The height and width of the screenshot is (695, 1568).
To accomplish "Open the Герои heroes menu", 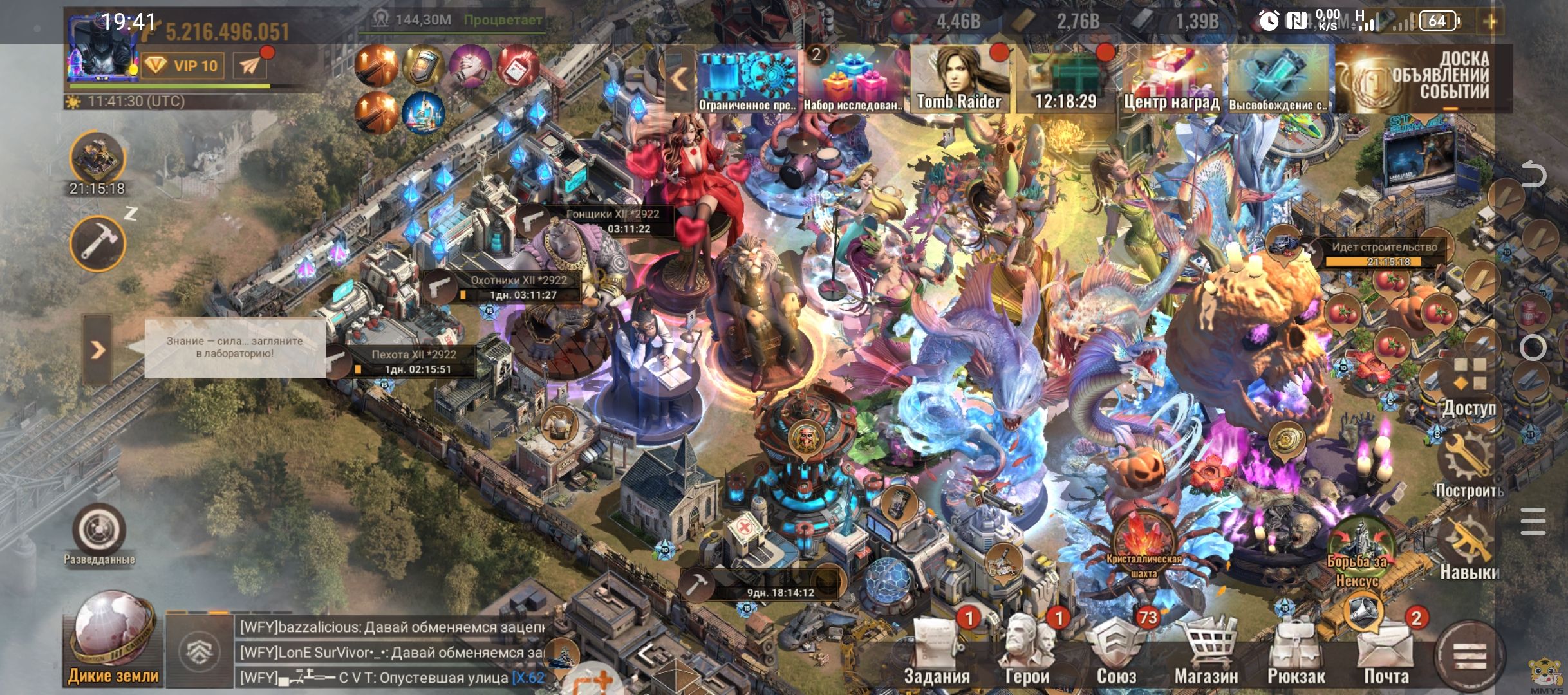I will pos(1026,650).
